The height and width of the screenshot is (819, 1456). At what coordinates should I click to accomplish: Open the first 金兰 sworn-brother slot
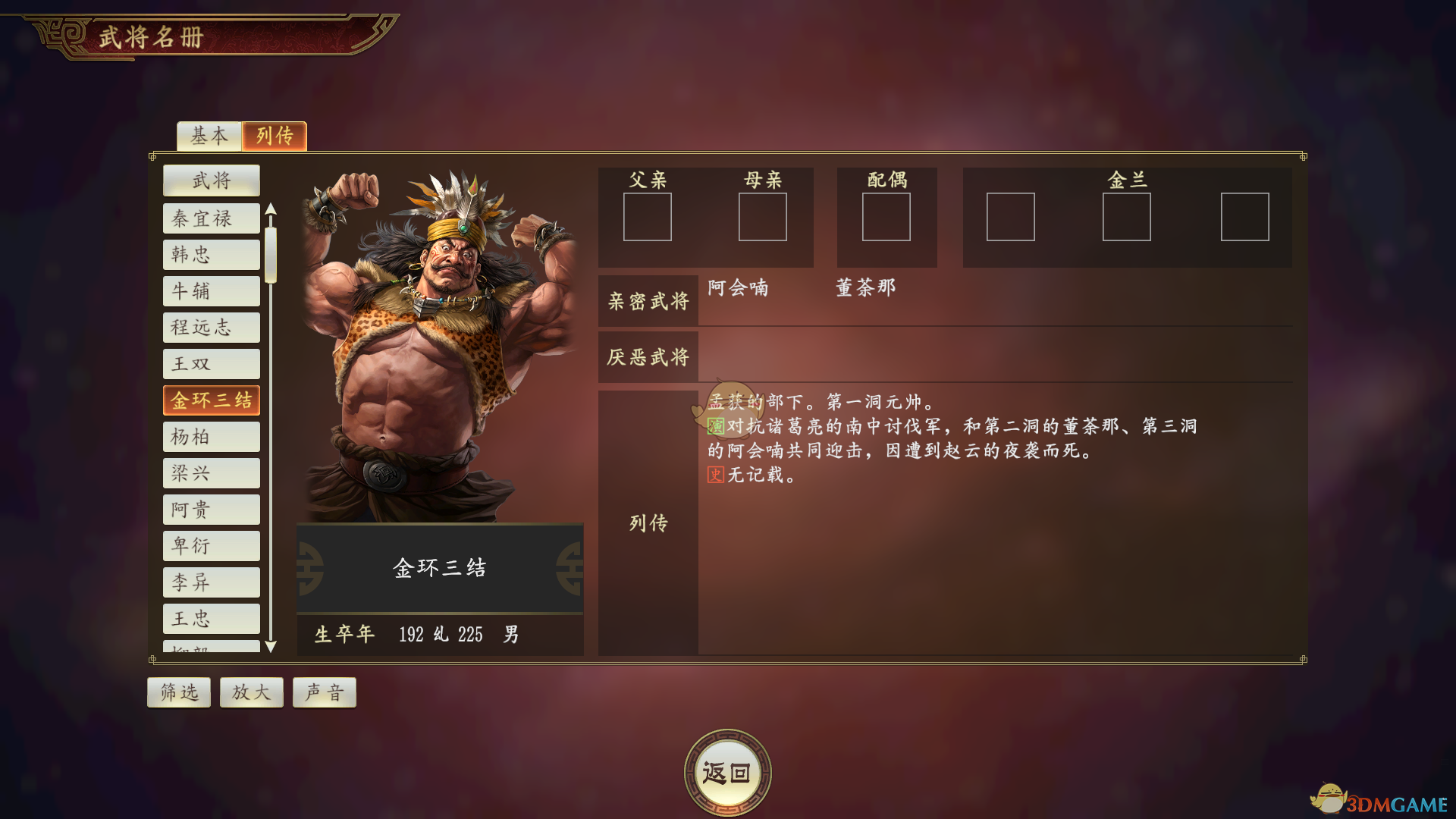click(1011, 217)
